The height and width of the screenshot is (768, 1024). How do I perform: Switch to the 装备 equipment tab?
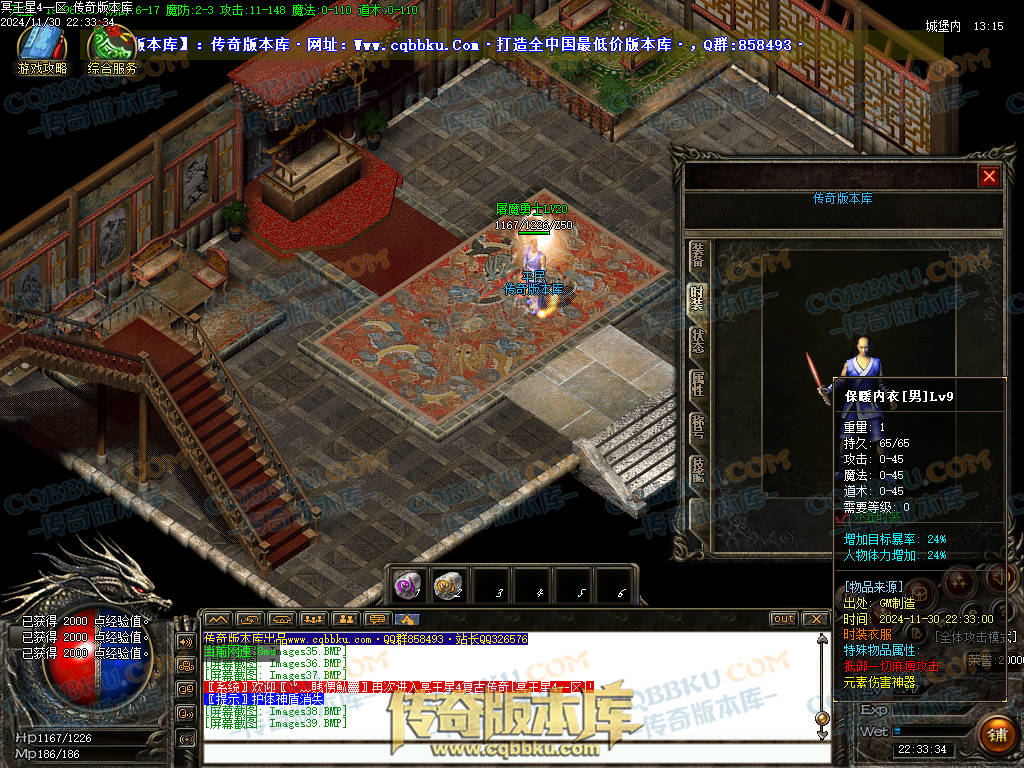click(697, 256)
